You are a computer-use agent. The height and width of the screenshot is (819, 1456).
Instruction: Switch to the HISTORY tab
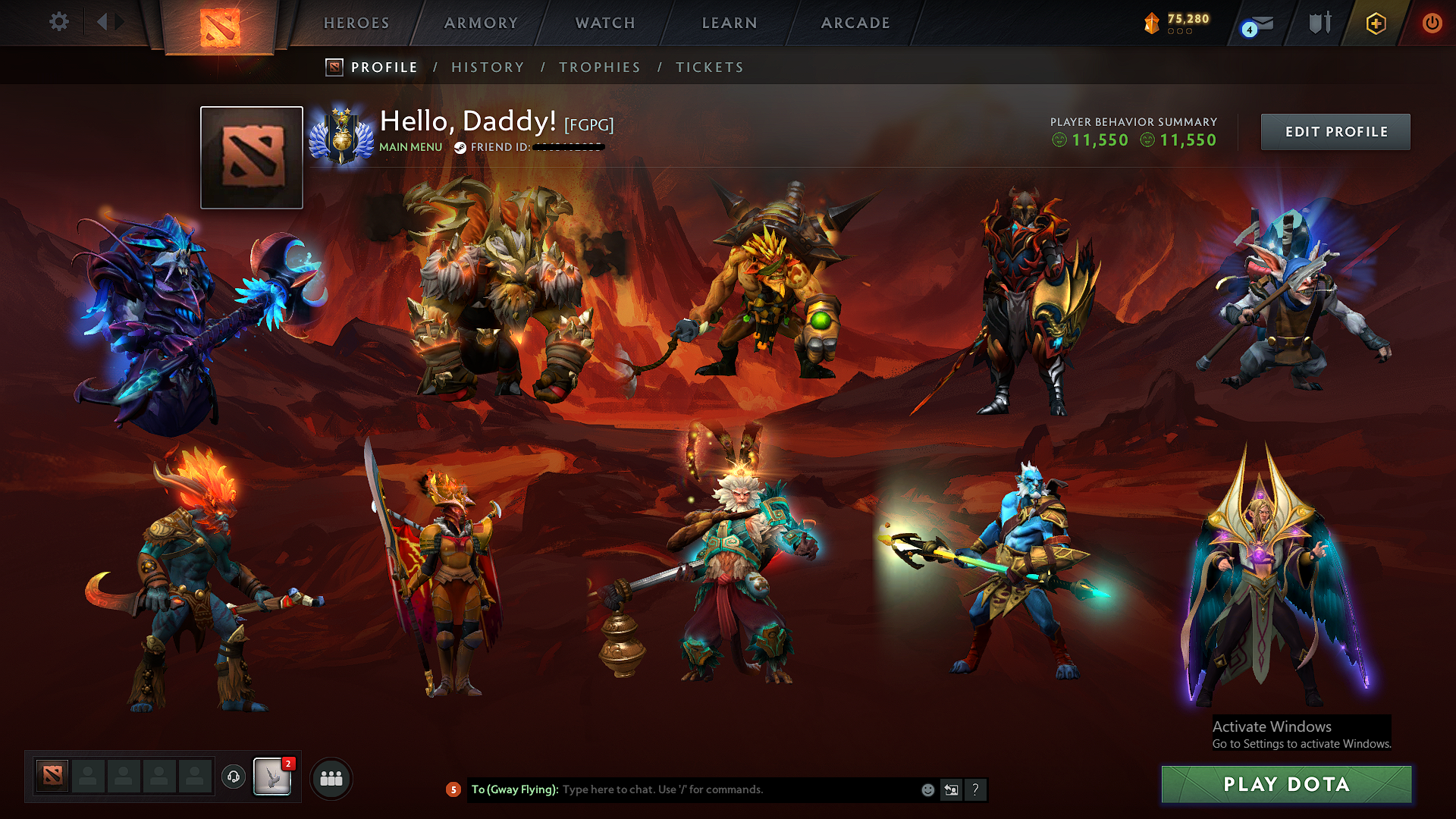[x=488, y=67]
